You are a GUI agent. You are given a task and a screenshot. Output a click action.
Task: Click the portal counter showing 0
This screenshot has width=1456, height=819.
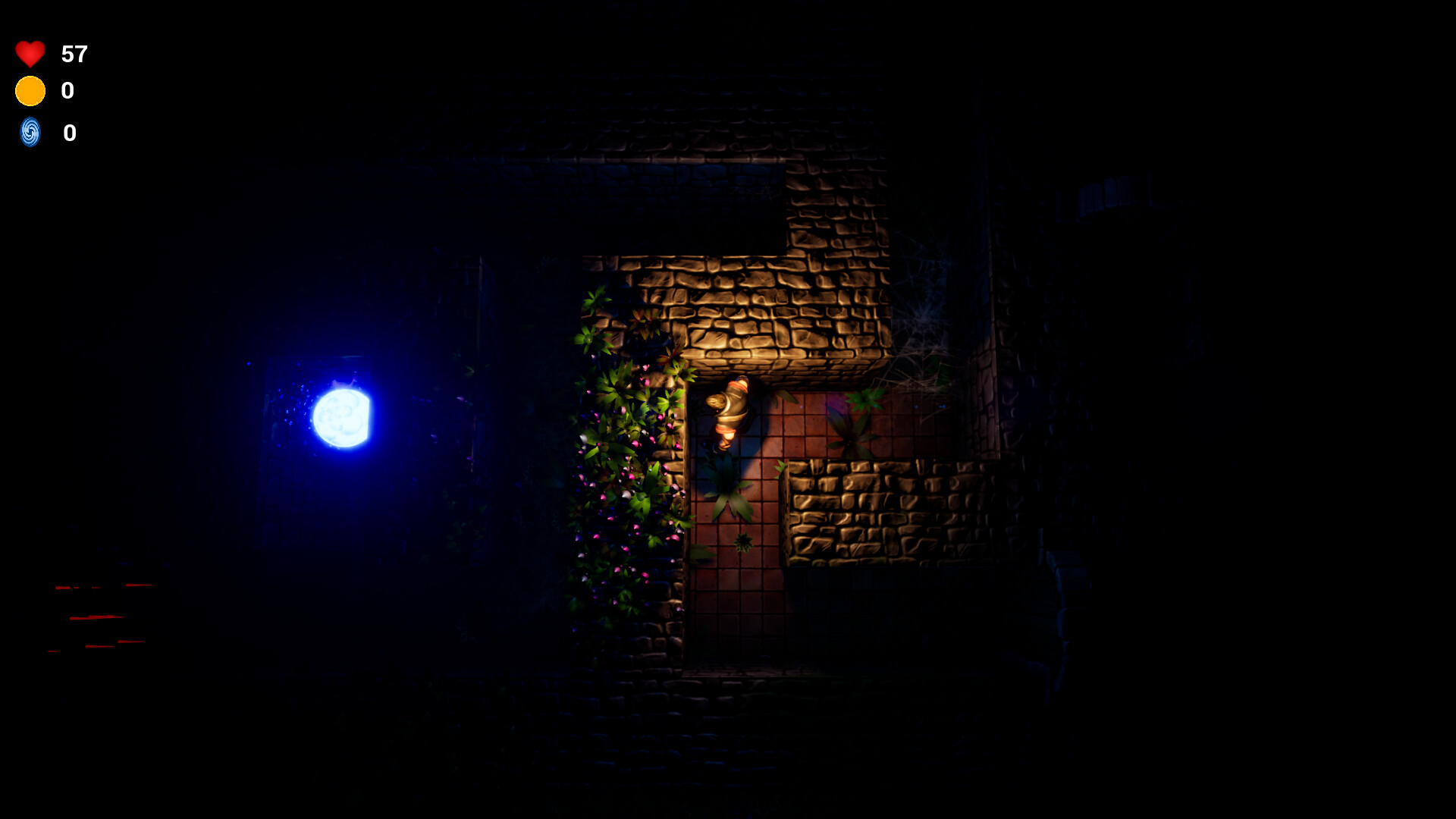pyautogui.click(x=69, y=133)
